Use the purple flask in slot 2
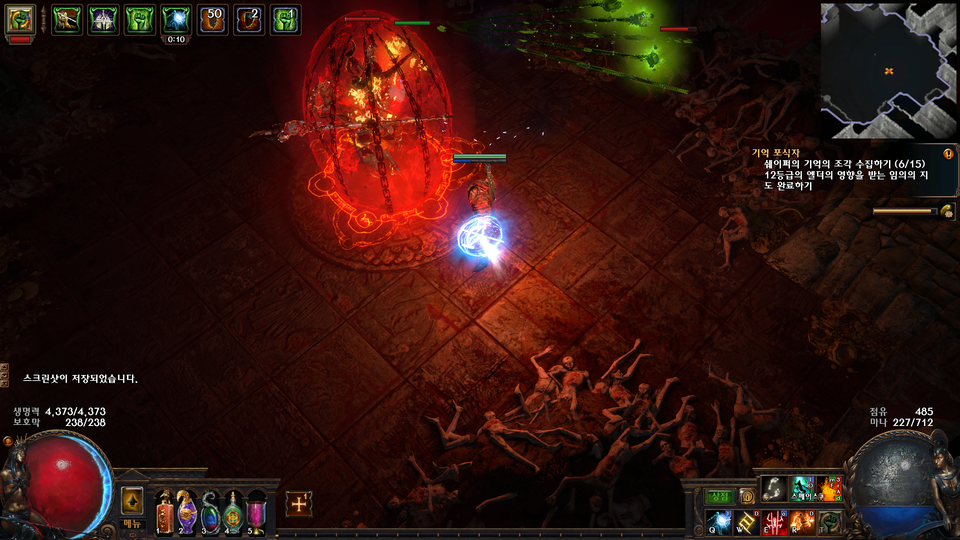 click(x=187, y=510)
